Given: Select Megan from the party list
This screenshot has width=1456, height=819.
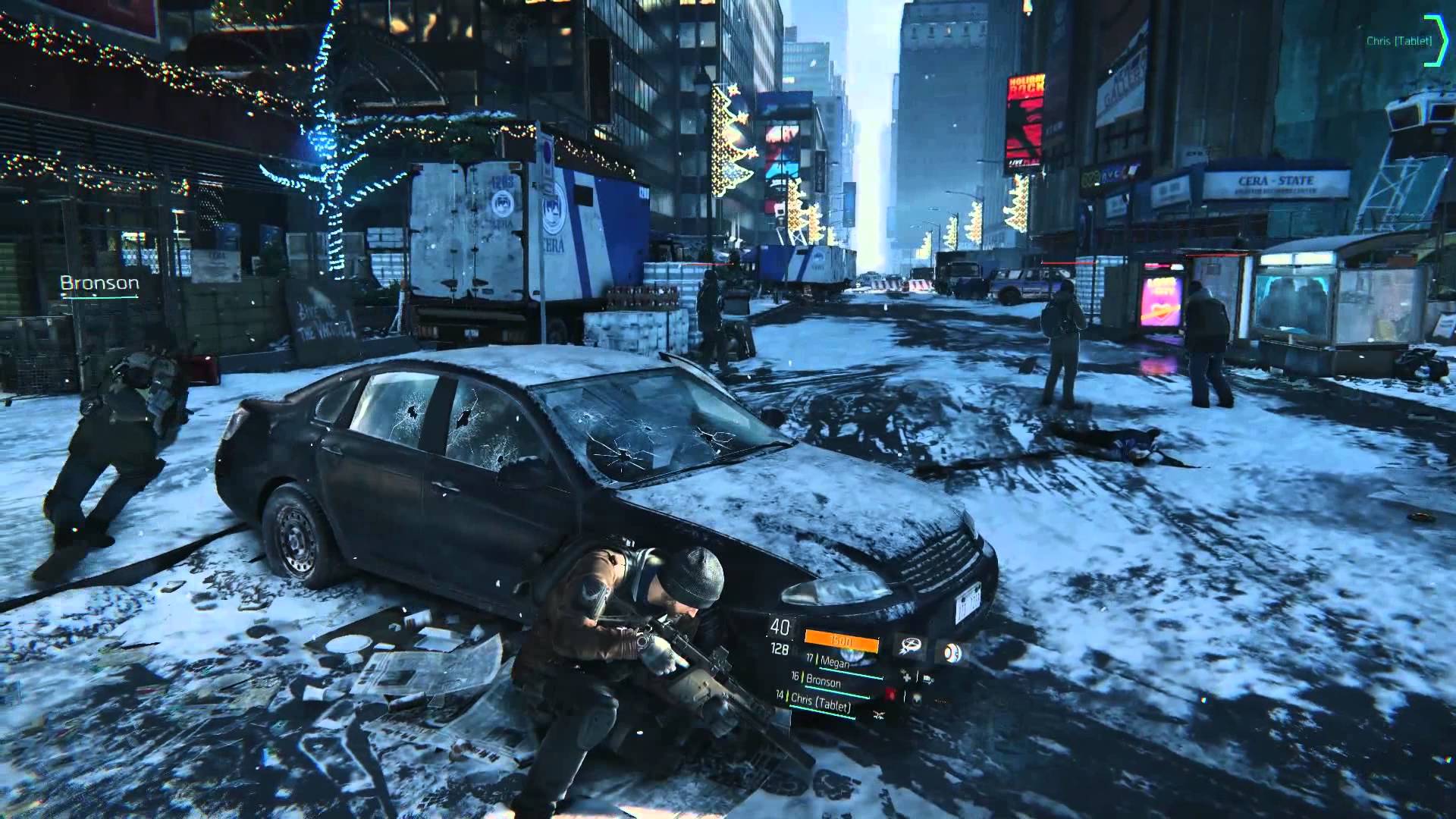Looking at the screenshot, I should tap(834, 661).
